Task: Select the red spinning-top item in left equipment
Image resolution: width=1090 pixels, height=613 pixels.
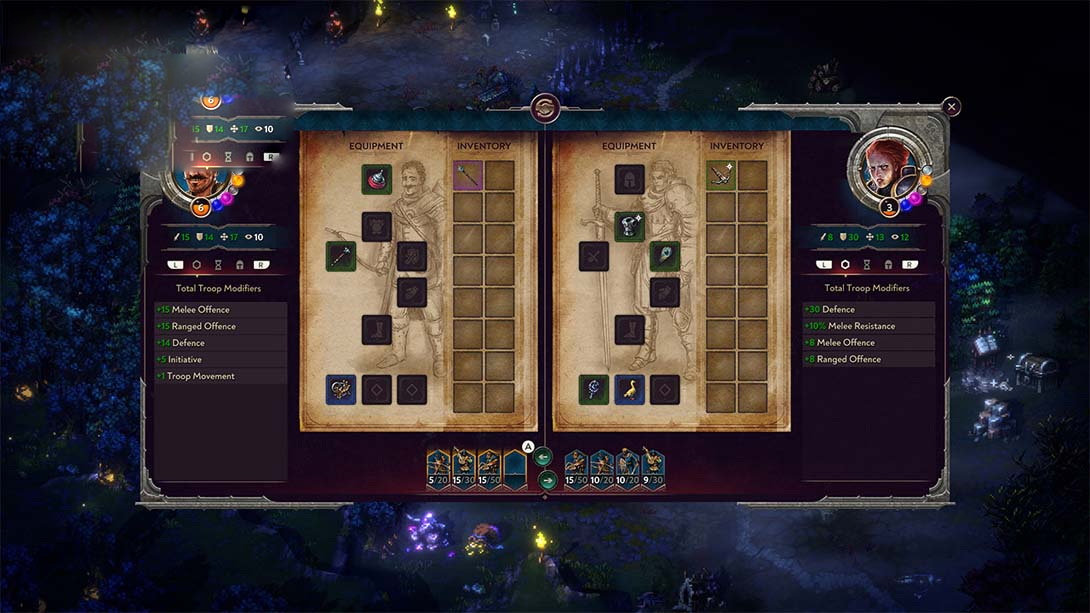Action: [x=377, y=180]
